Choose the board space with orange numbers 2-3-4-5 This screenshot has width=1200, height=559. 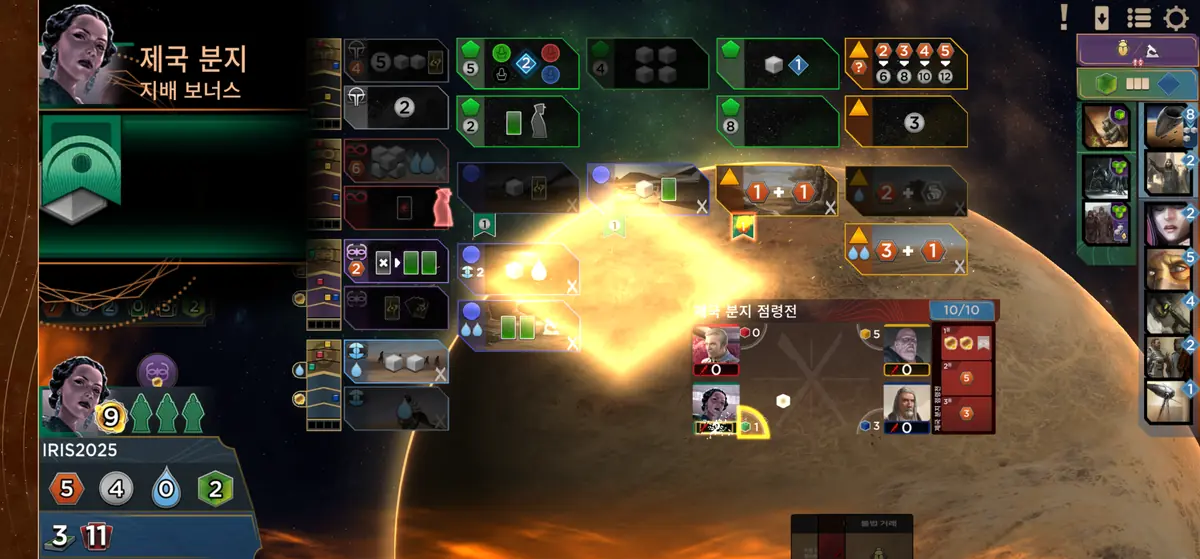point(906,64)
